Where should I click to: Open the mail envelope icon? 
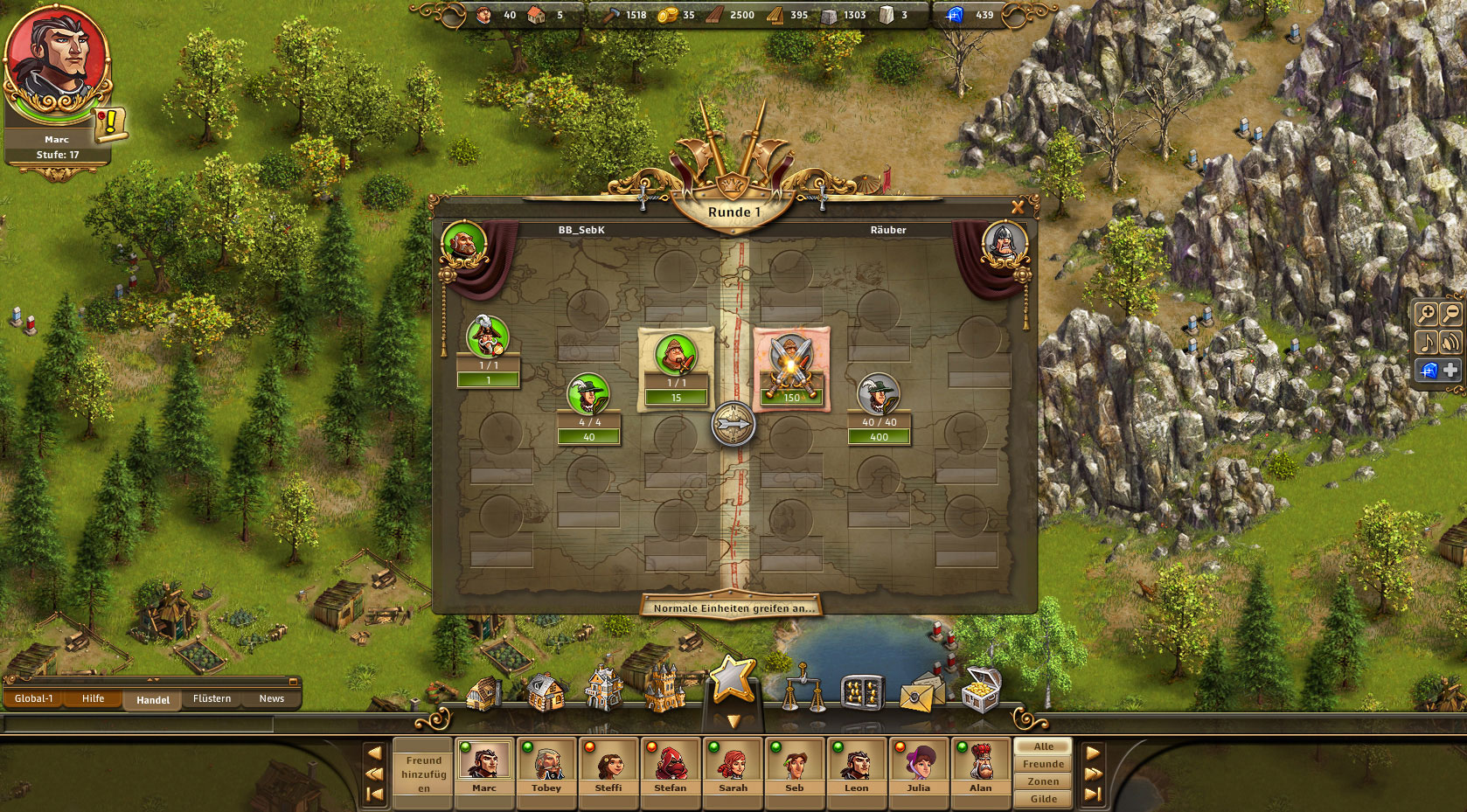click(918, 695)
